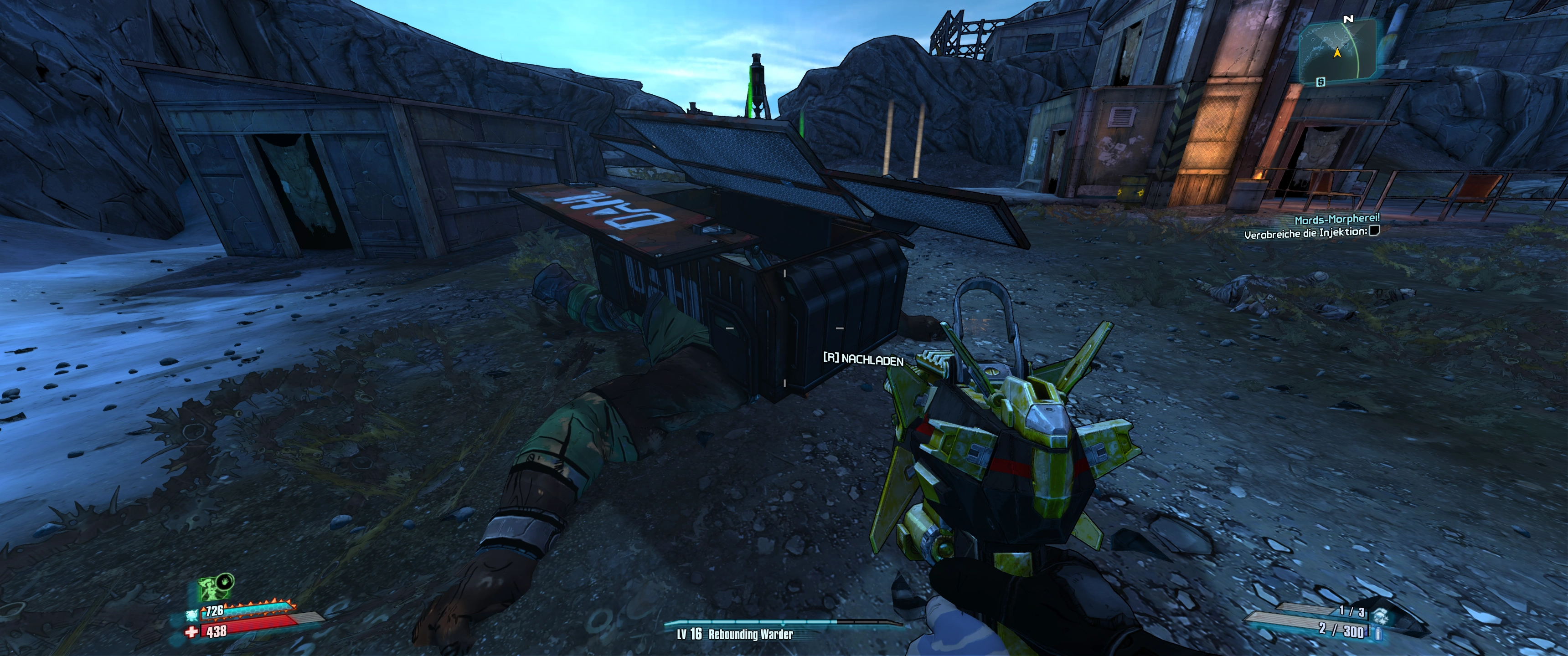The width and height of the screenshot is (1568, 656).
Task: Click the ammo battery icon by 300
Action: pos(1379,634)
